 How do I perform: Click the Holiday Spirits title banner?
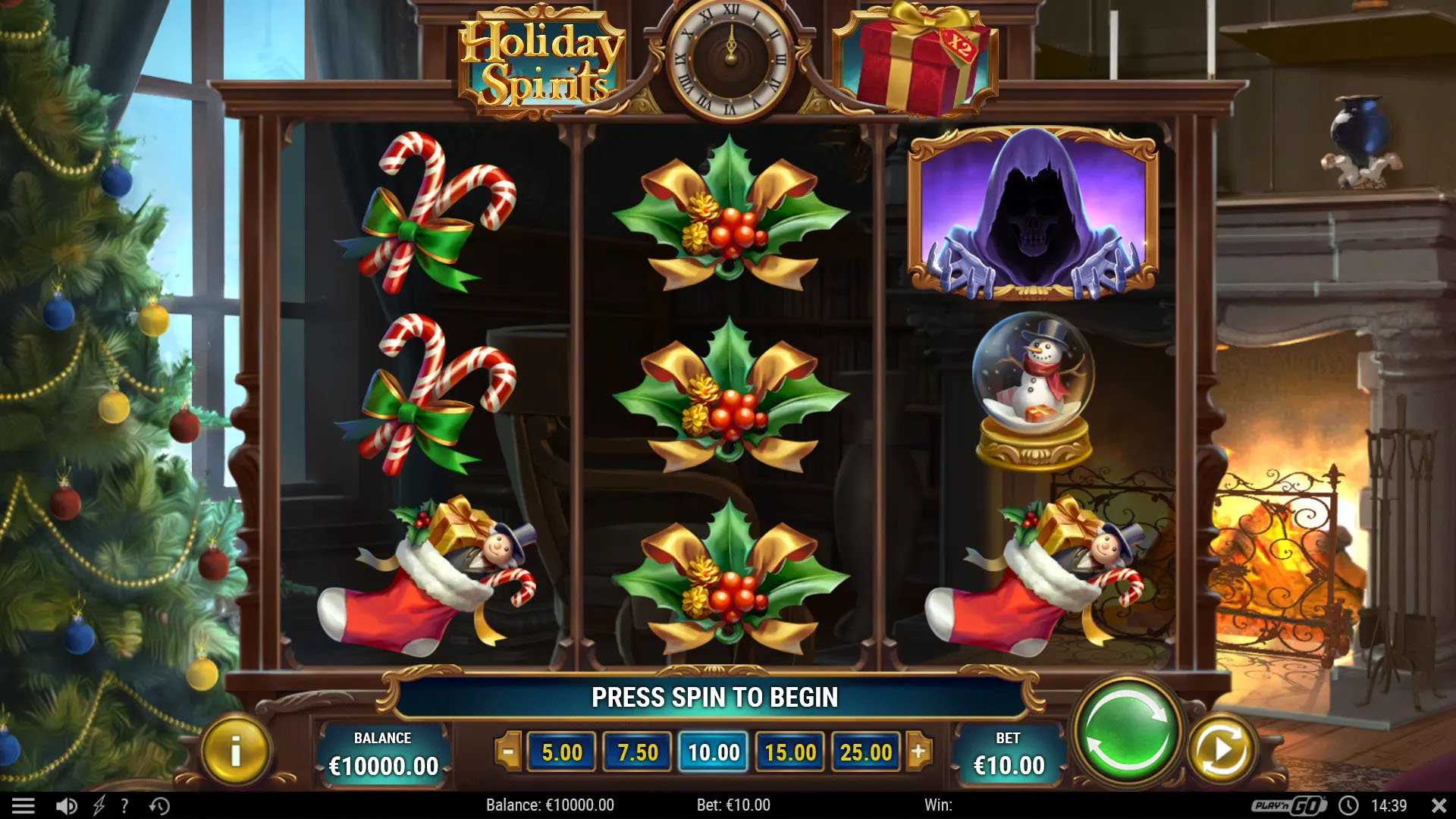tap(540, 57)
